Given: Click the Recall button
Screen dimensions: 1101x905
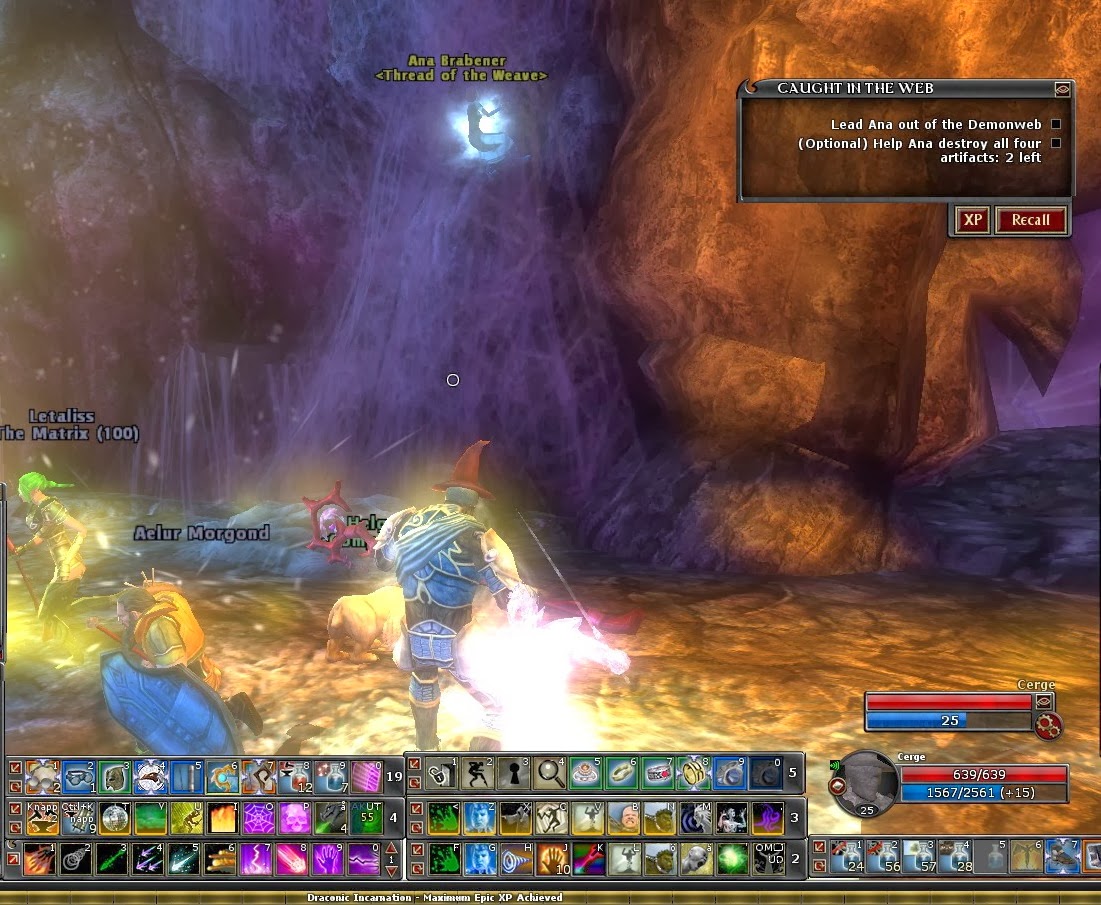Looking at the screenshot, I should pos(1030,220).
